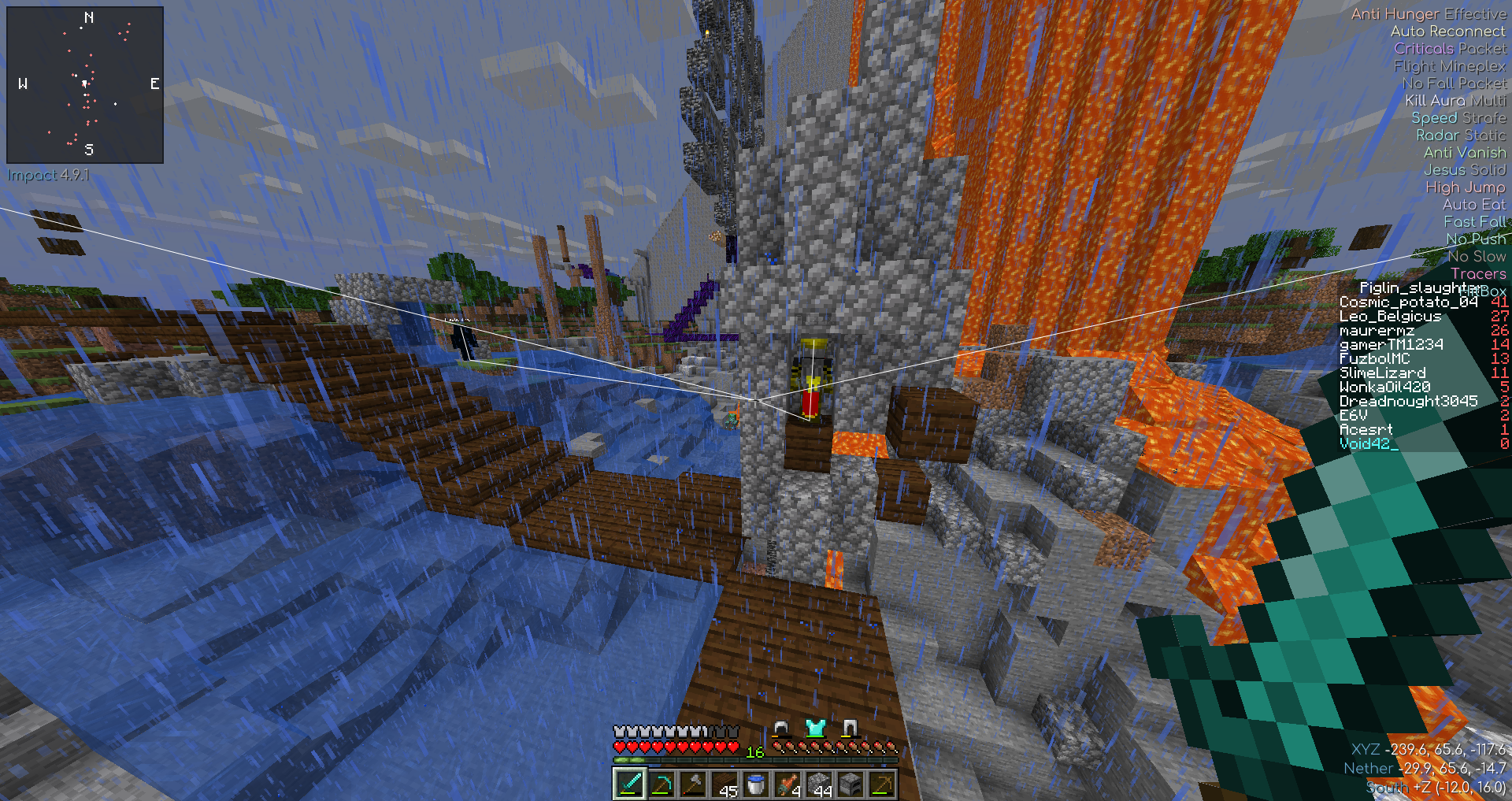Select the furnace in the hotbar
This screenshot has height=801, width=1512.
click(x=850, y=784)
